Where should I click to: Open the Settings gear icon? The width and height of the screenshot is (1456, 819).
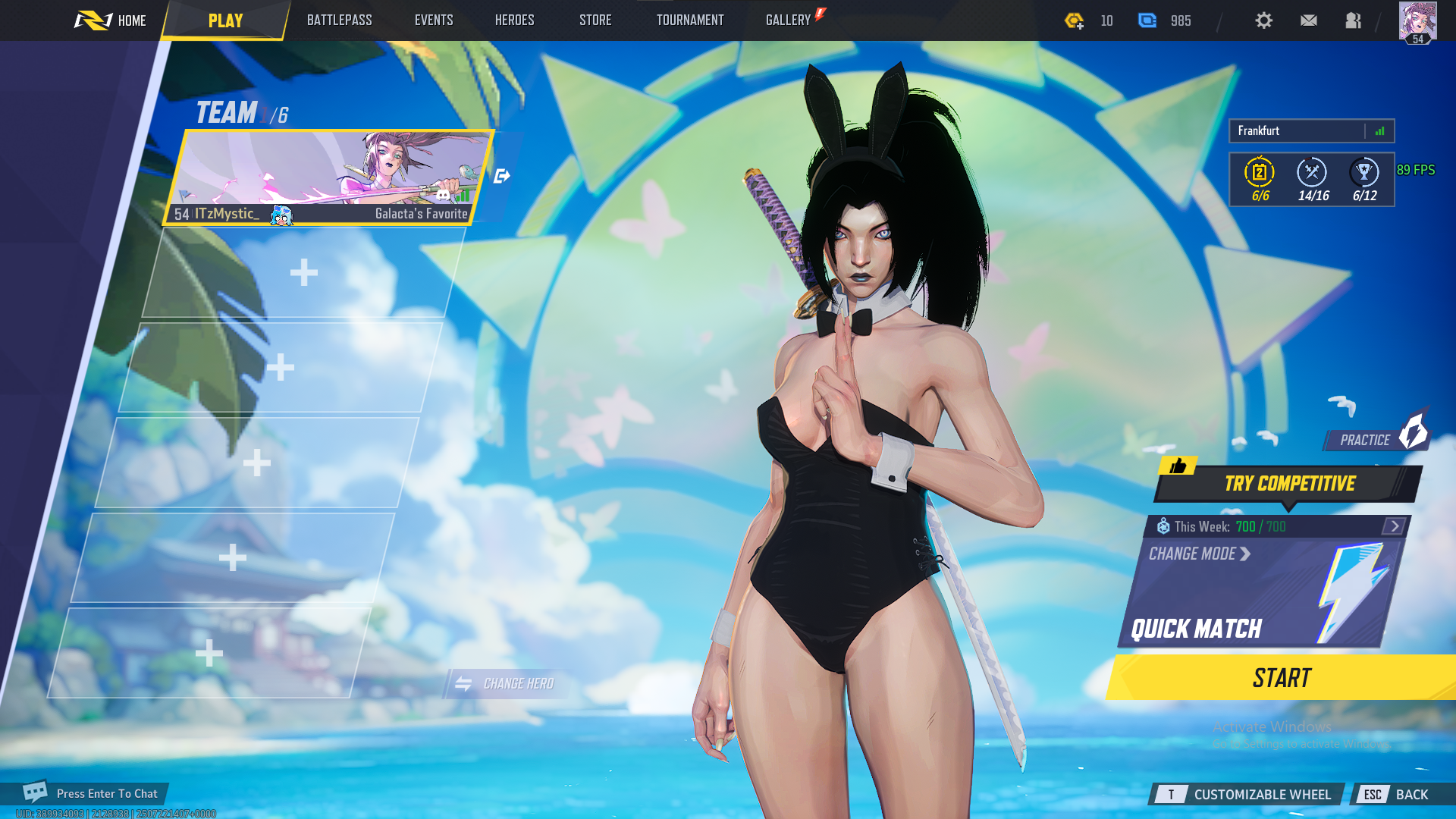1263,20
